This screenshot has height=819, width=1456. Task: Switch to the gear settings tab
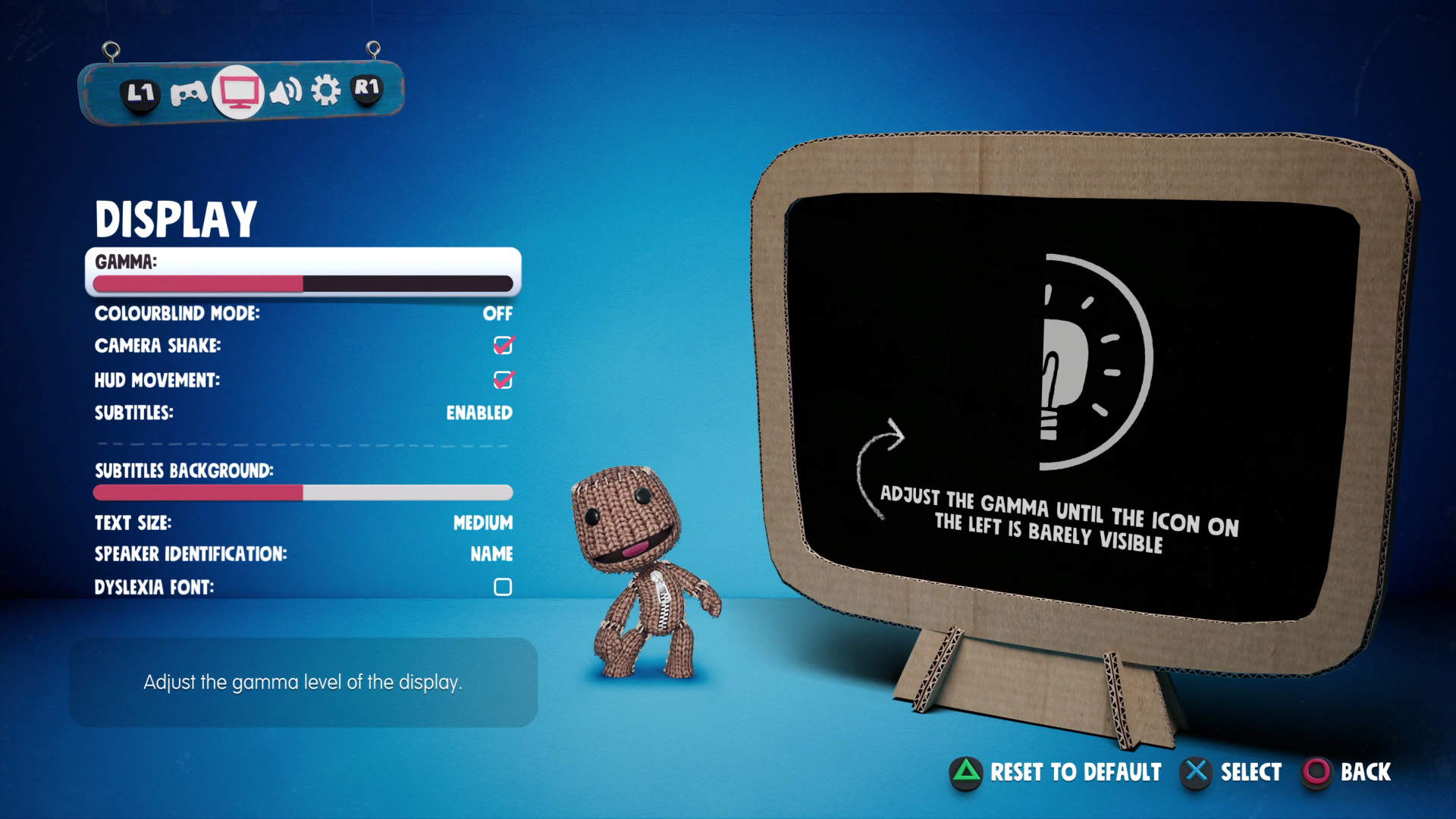[x=326, y=91]
